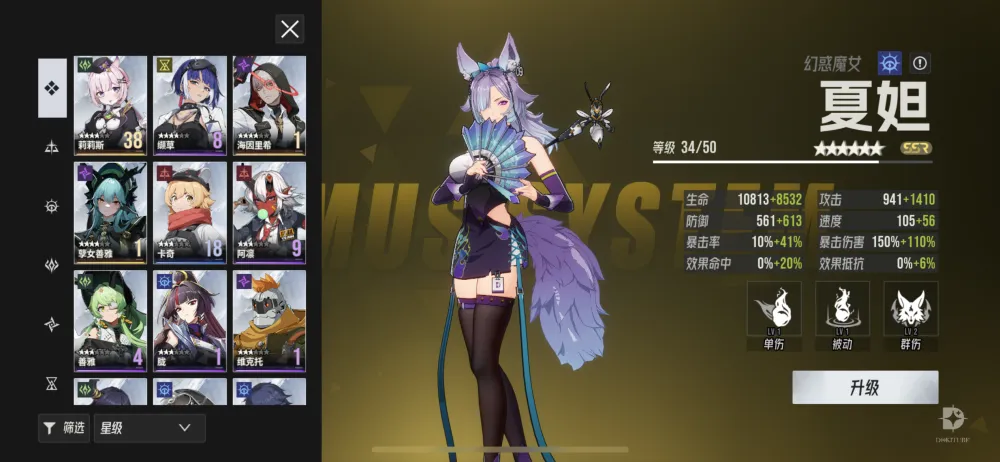The height and width of the screenshot is (462, 1000).
Task: Open the info icon beside 幻惑魔女
Action: click(x=920, y=64)
